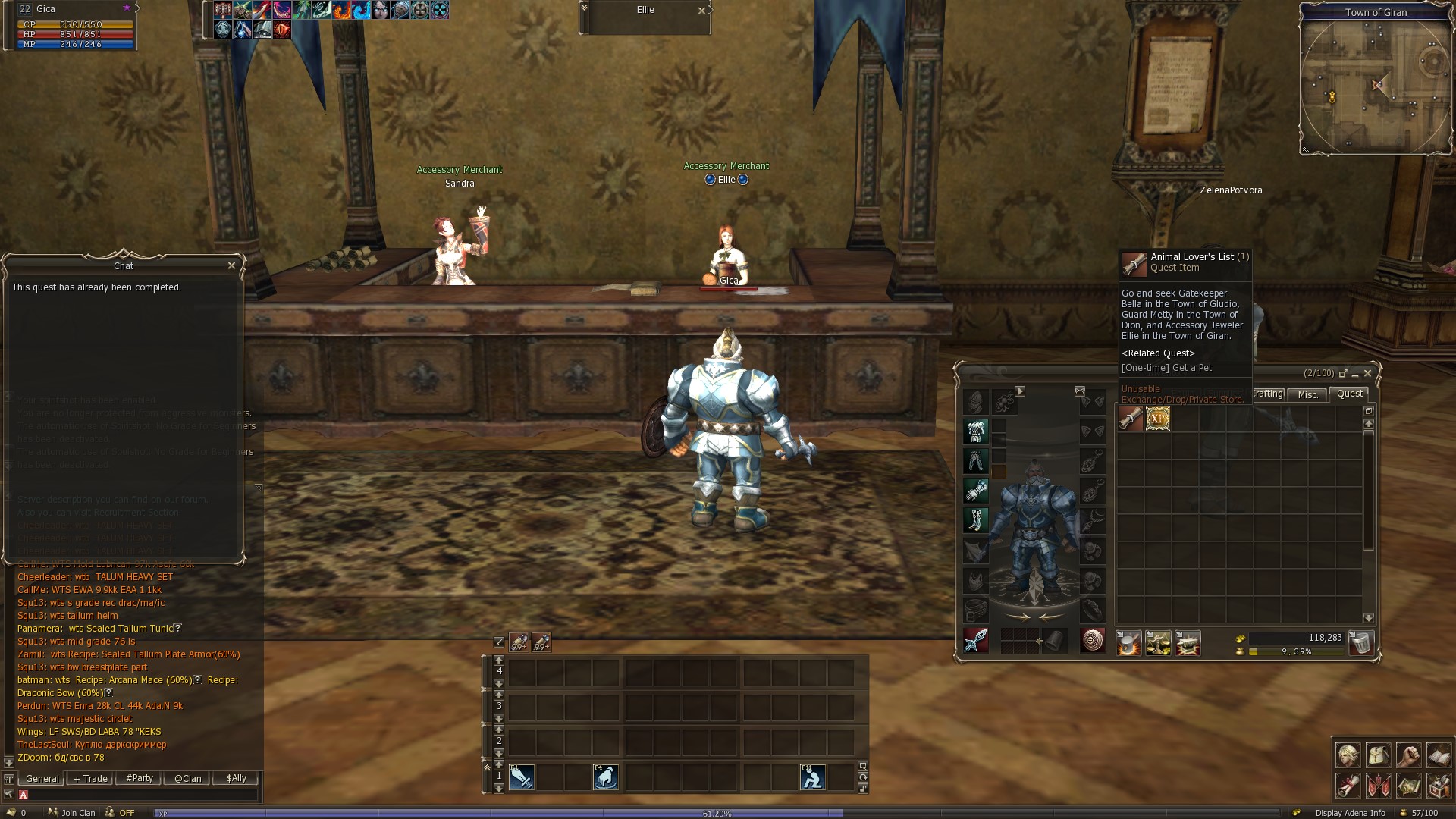Open the character menu elf portrait icon
Image resolution: width=1456 pixels, height=819 pixels.
pyautogui.click(x=1348, y=755)
